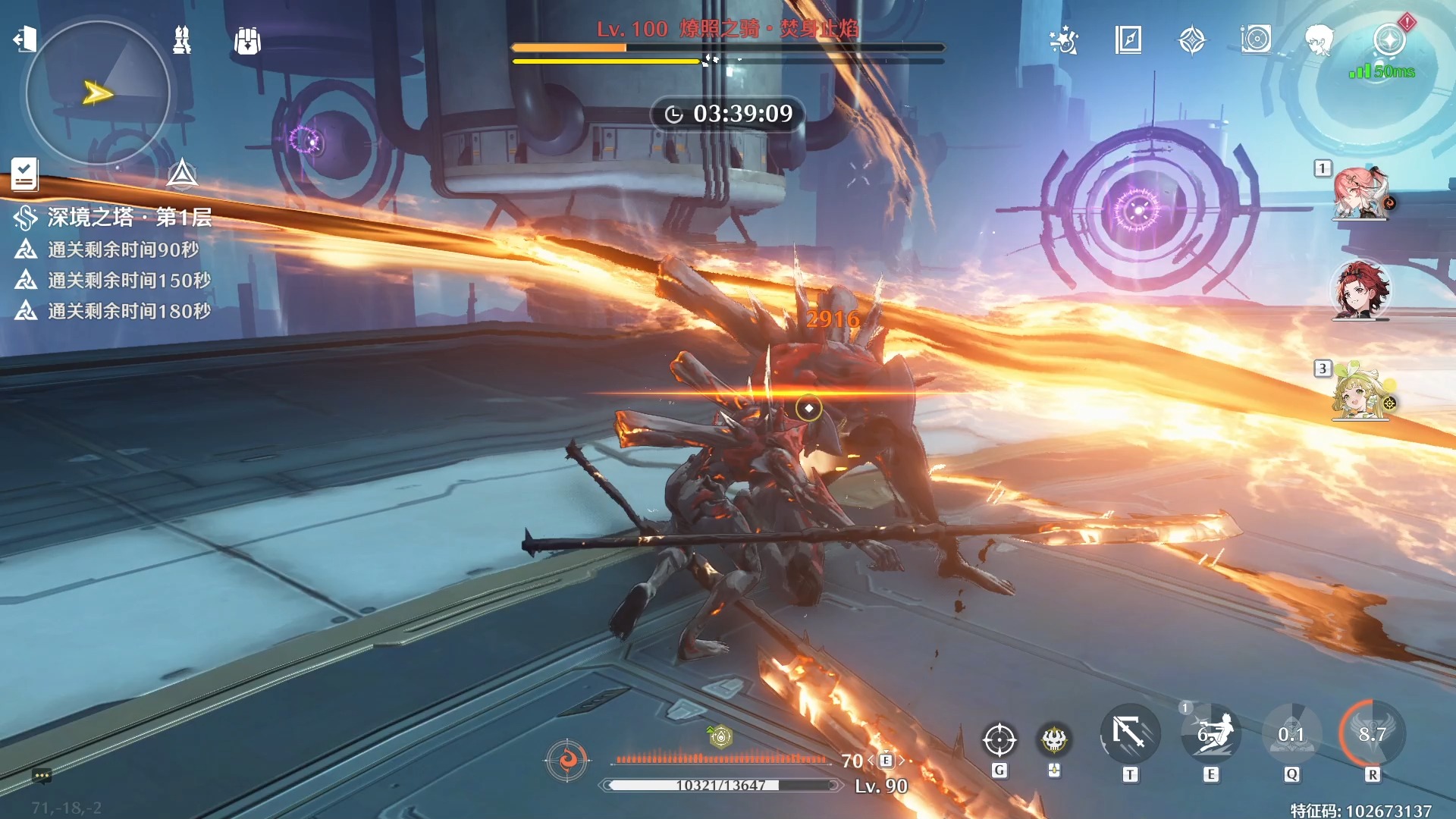Viewport: 1456px width, 819px height.
Task: Activate the dashing figure resonance skill
Action: tap(1211, 734)
